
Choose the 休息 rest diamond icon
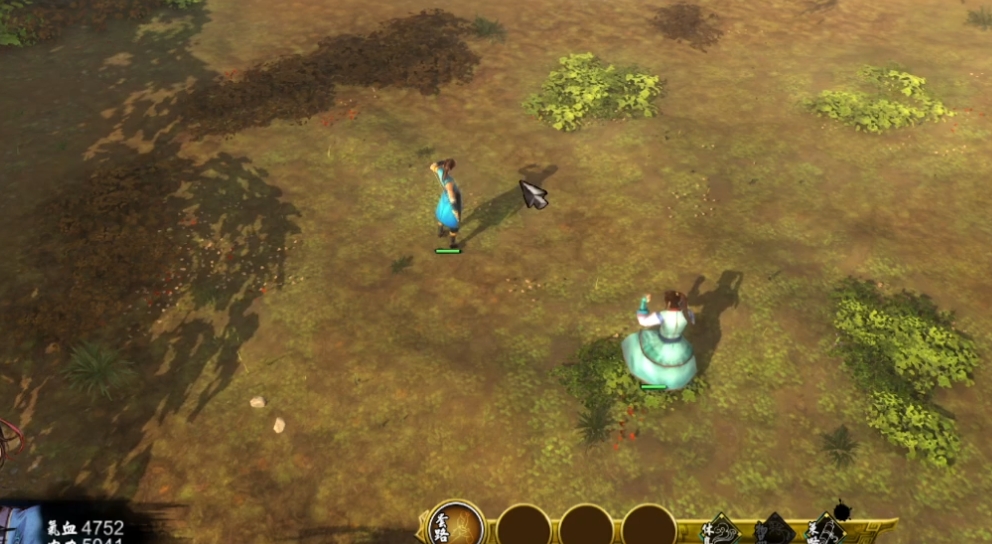(x=720, y=530)
